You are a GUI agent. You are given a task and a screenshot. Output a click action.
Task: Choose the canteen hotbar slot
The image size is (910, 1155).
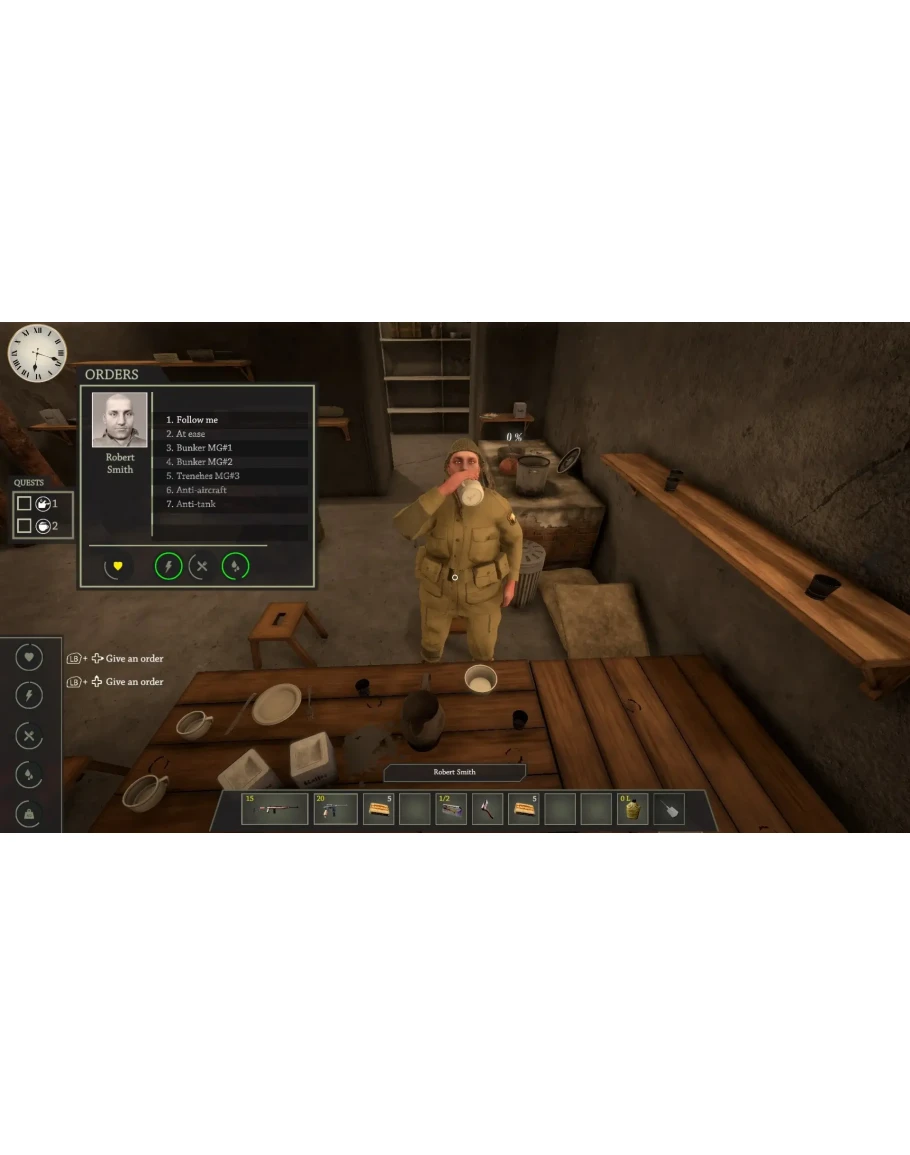pyautogui.click(x=632, y=808)
